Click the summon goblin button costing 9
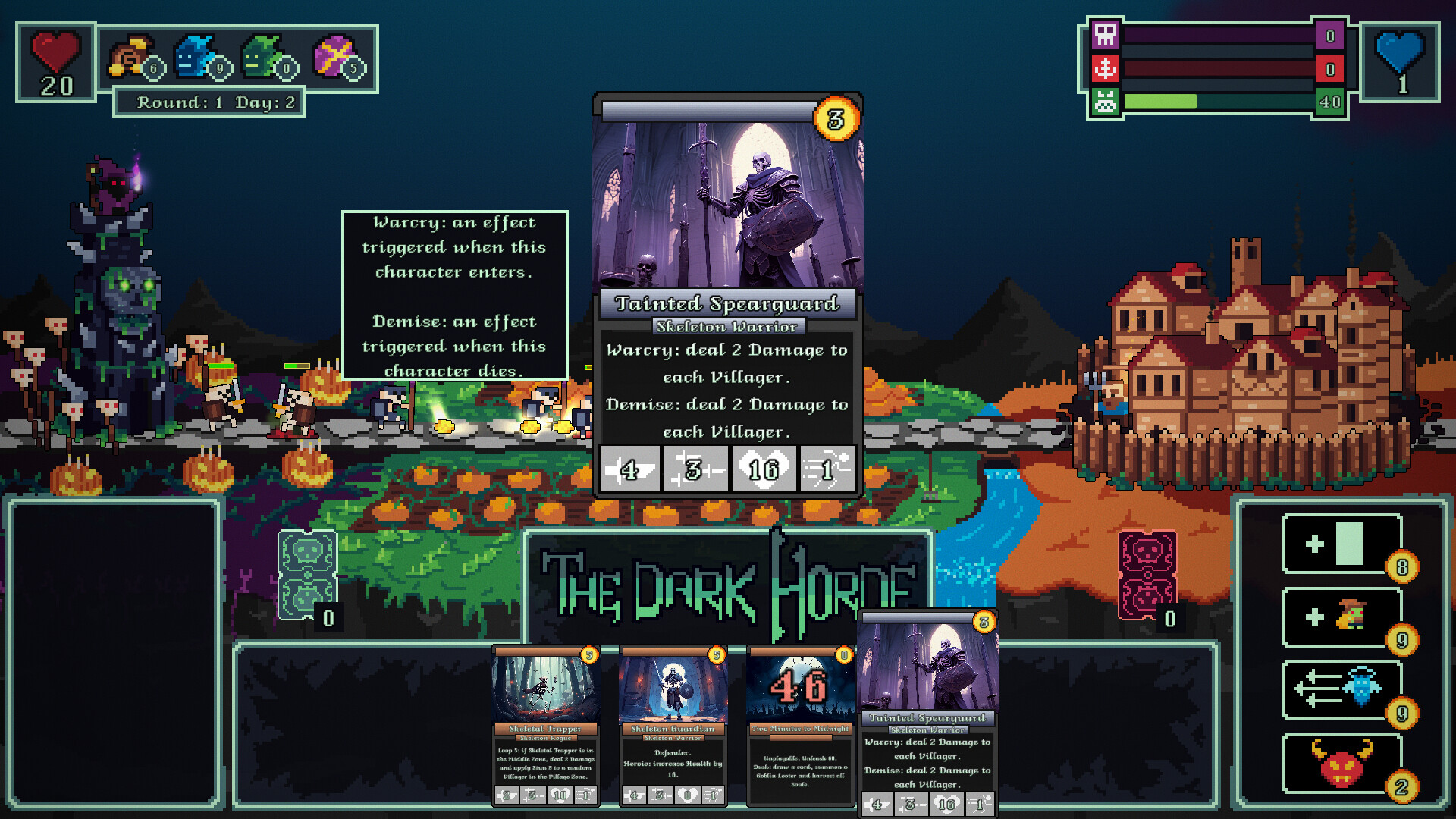 (1339, 617)
